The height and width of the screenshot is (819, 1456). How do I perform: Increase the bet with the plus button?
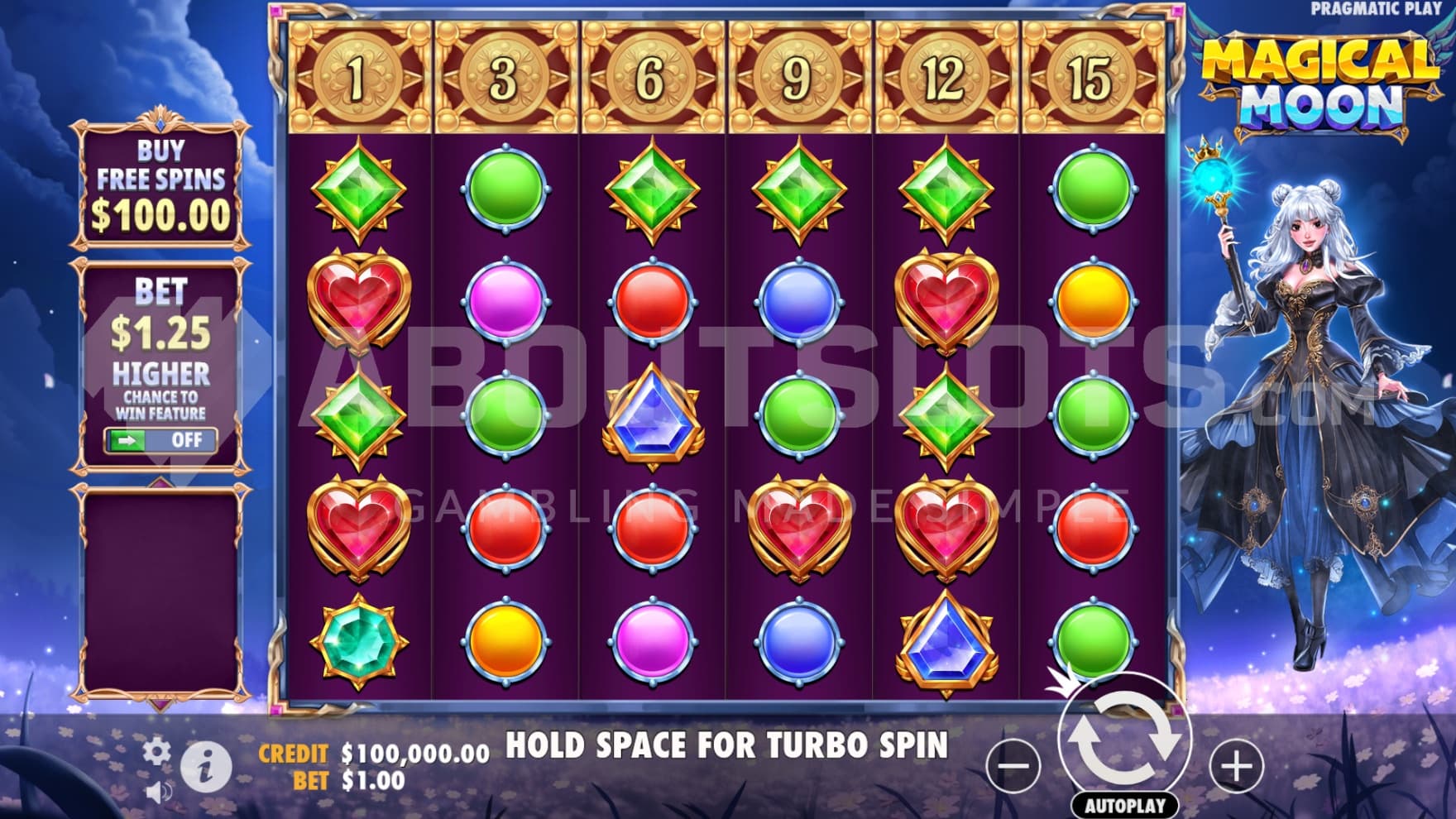[1237, 765]
